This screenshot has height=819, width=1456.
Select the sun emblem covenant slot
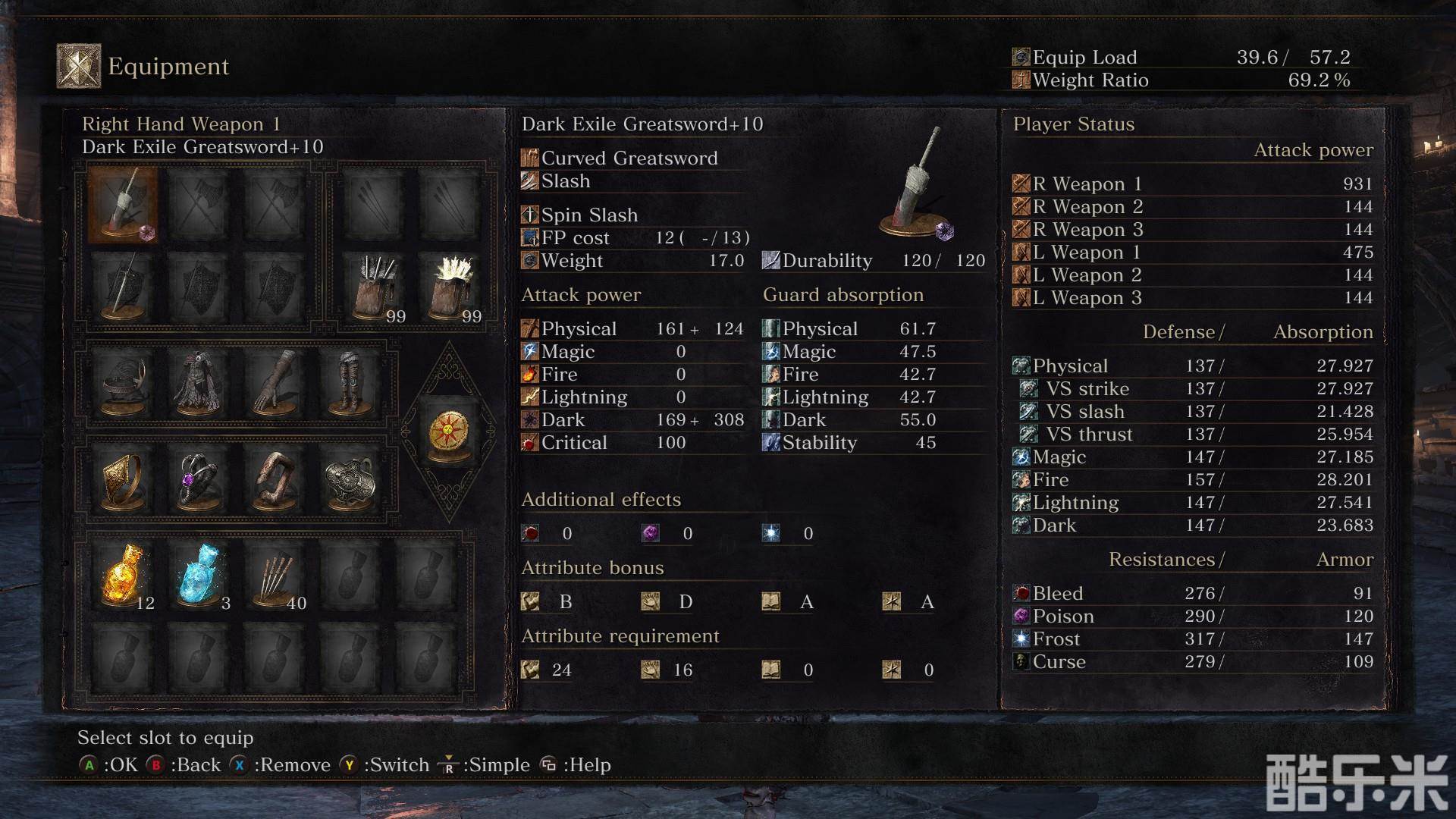449,432
